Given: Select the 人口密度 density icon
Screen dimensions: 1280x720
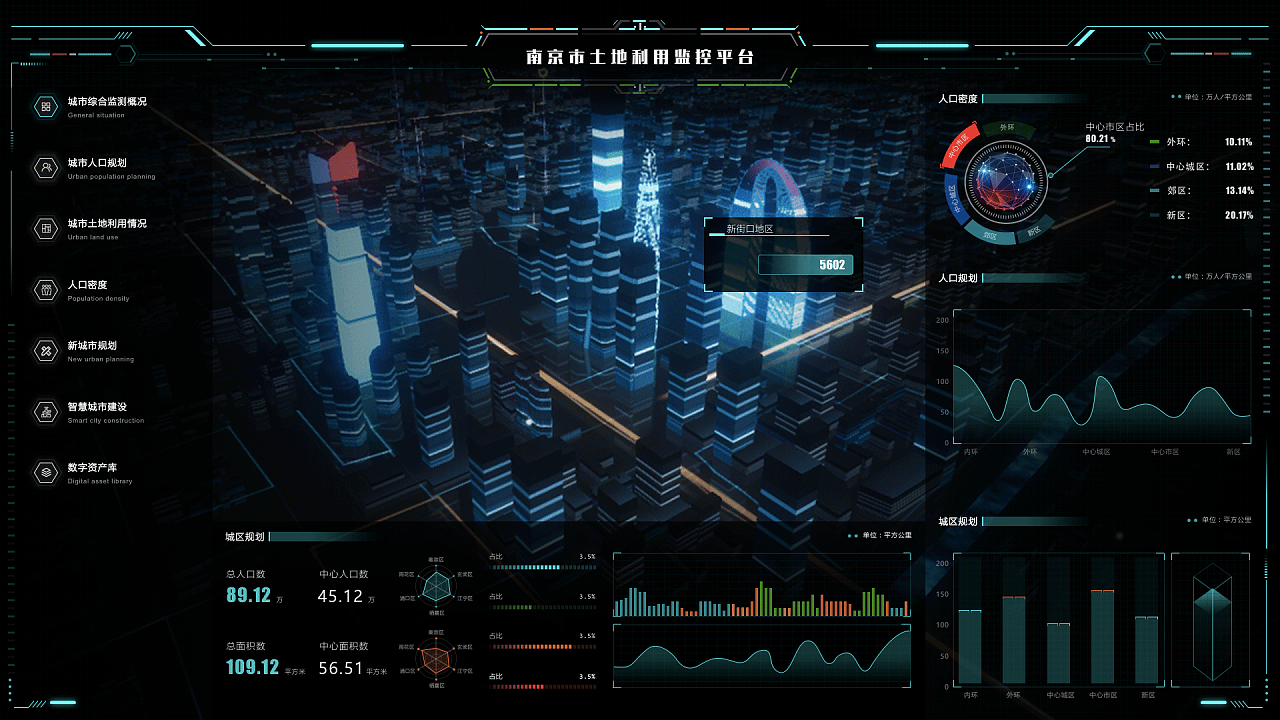Looking at the screenshot, I should tap(46, 290).
